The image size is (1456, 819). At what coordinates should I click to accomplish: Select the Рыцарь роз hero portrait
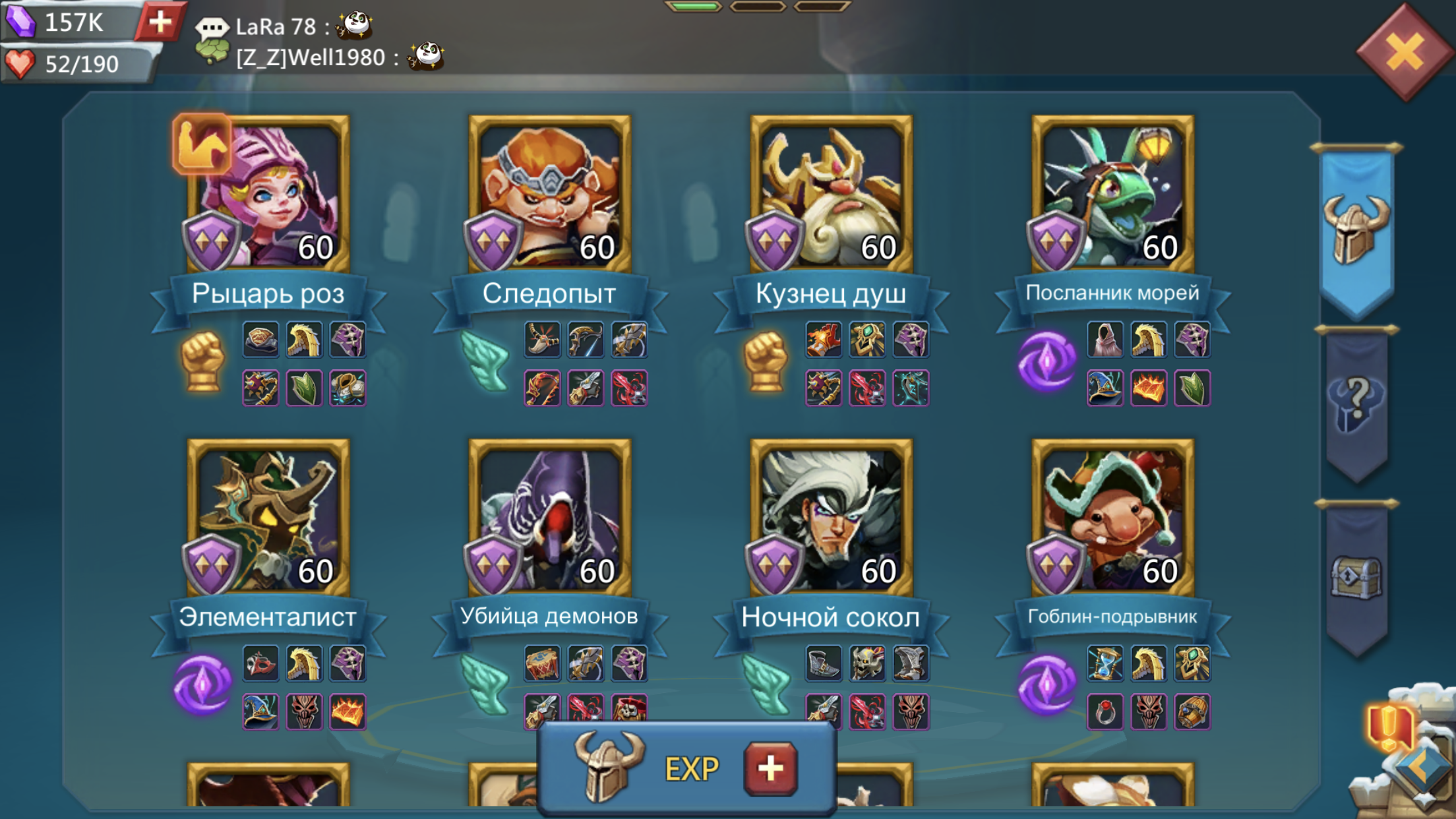tap(269, 195)
